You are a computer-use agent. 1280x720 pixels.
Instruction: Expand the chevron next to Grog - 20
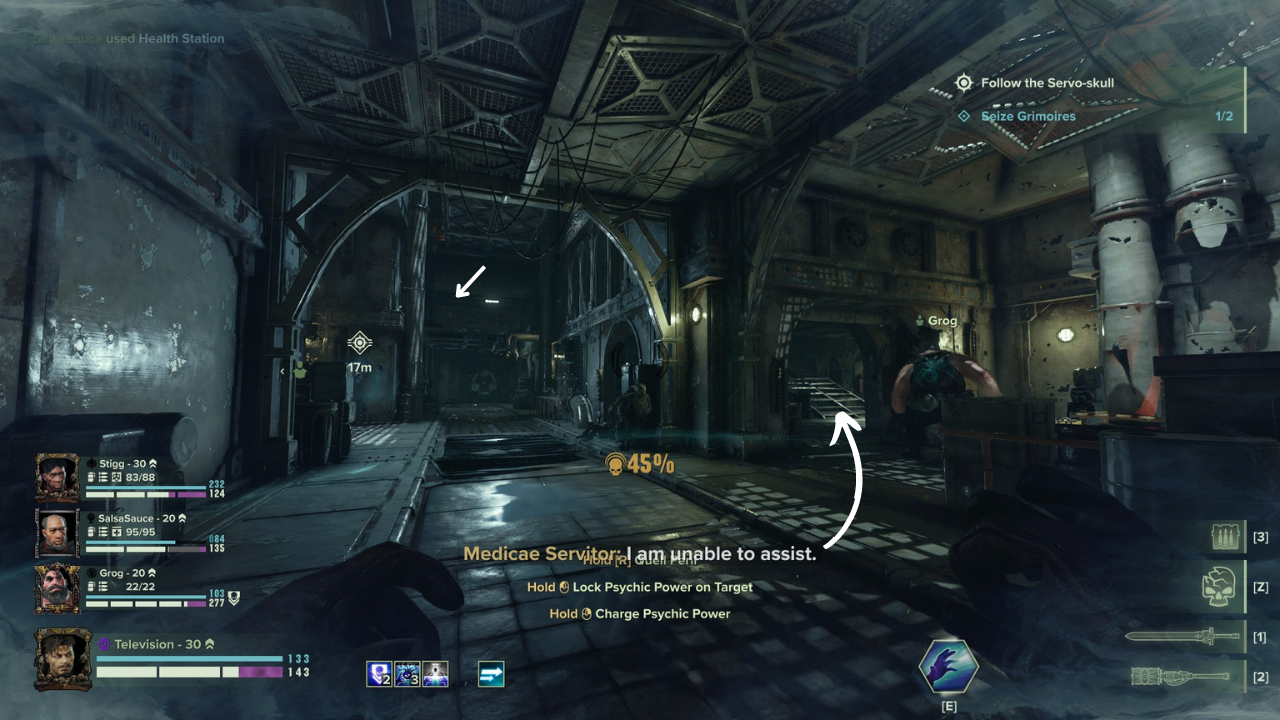151,574
